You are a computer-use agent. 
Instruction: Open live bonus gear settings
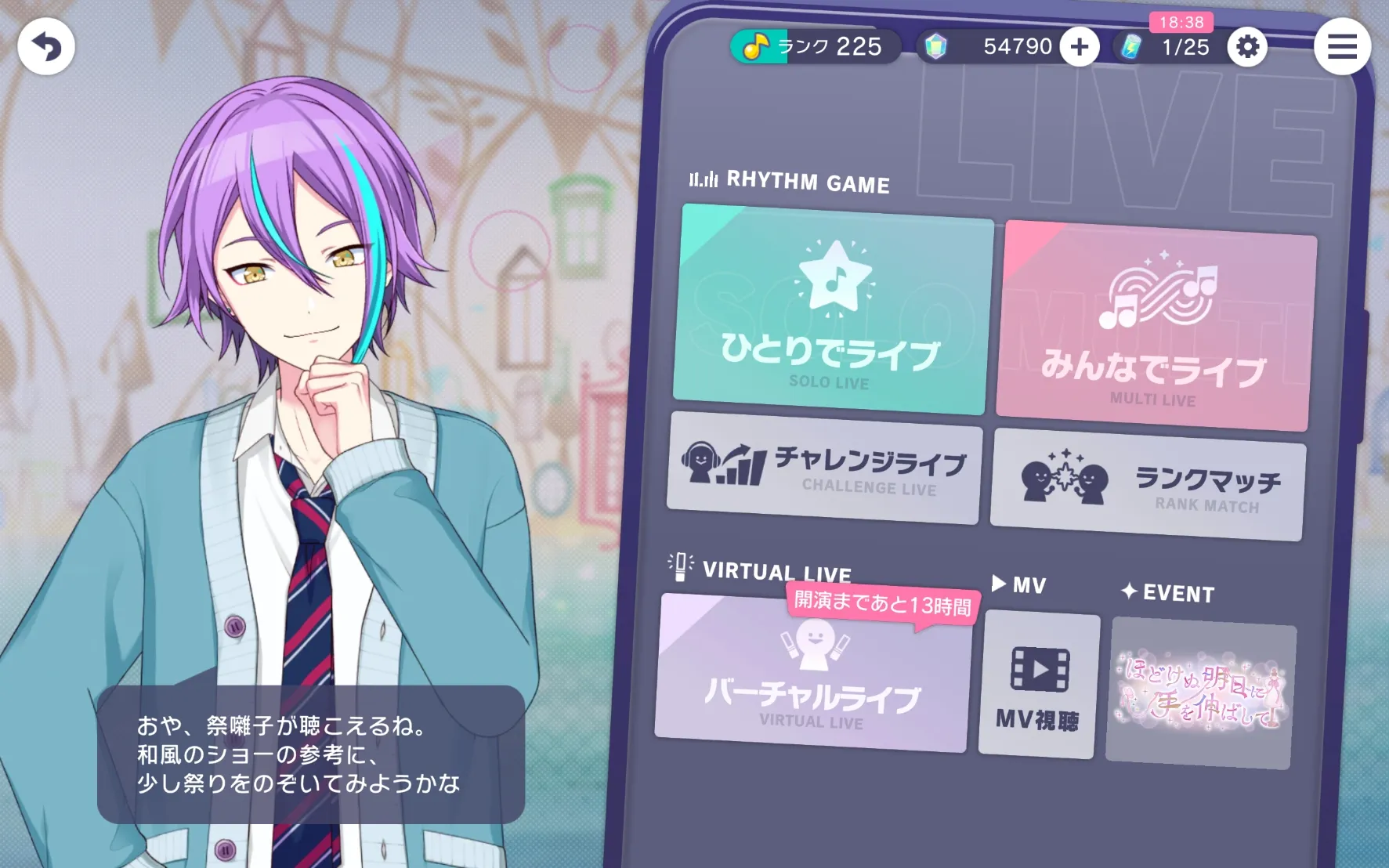tap(1246, 48)
